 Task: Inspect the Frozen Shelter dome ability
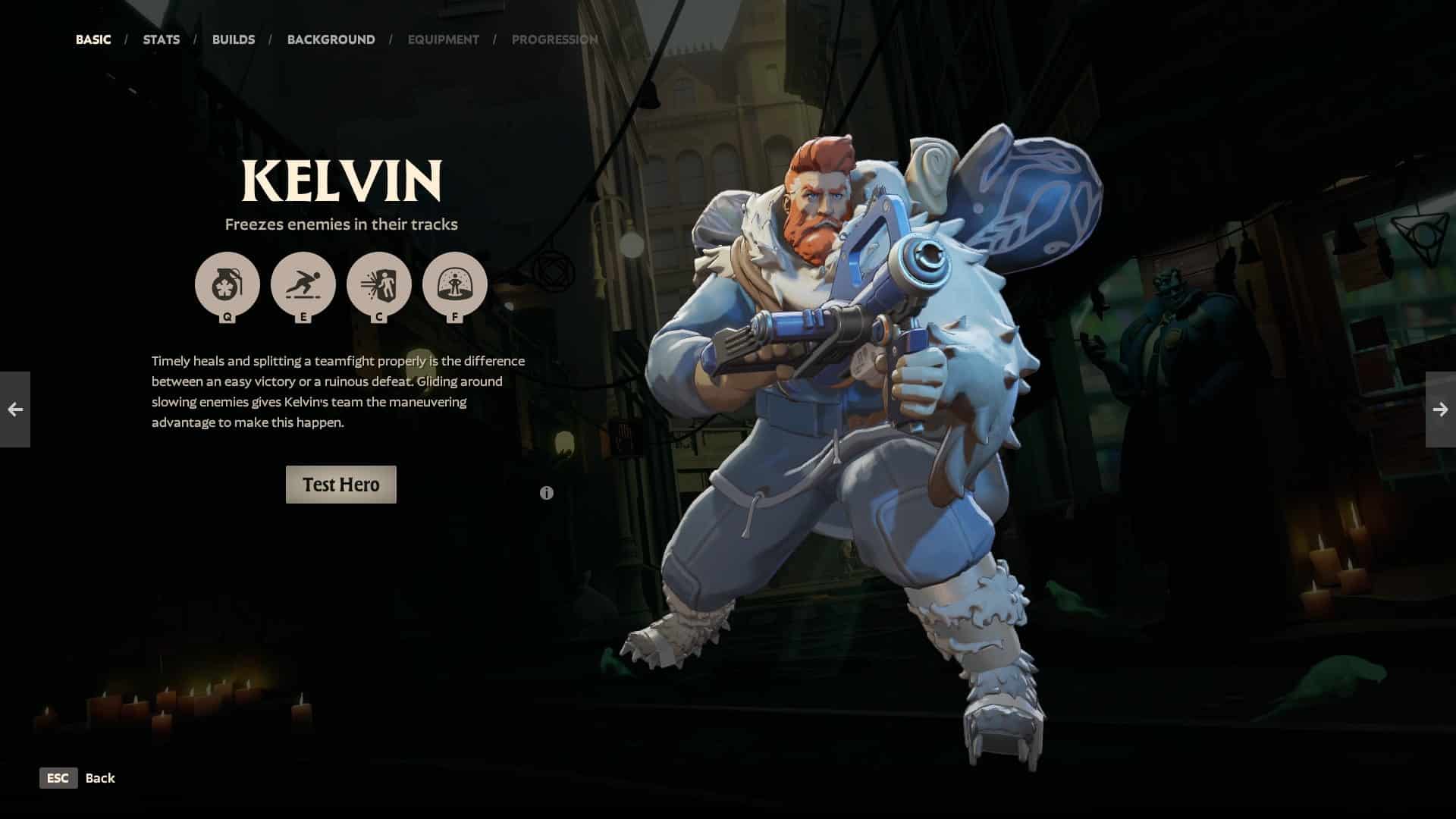click(454, 284)
